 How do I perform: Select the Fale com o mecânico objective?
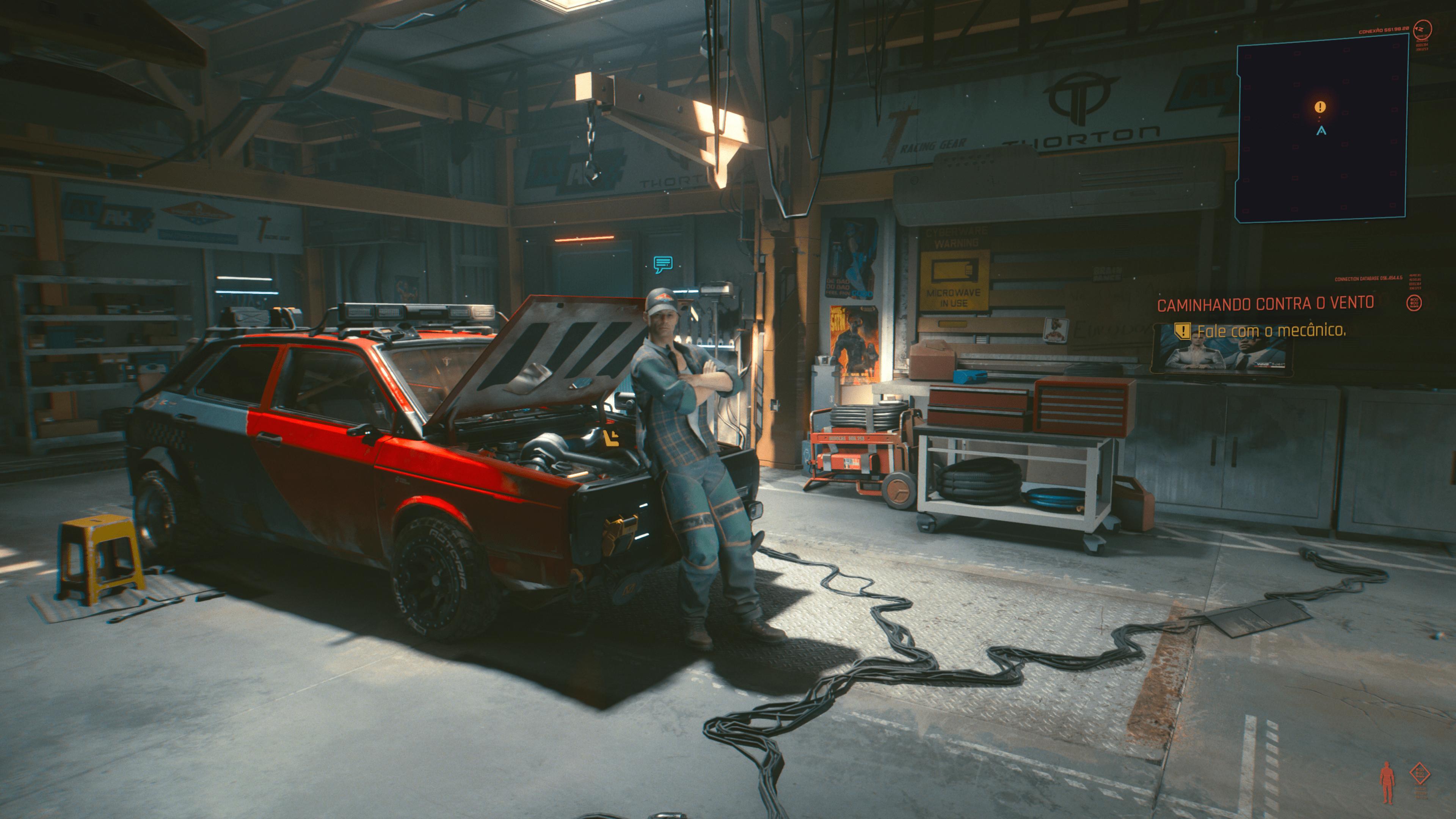click(x=1271, y=331)
